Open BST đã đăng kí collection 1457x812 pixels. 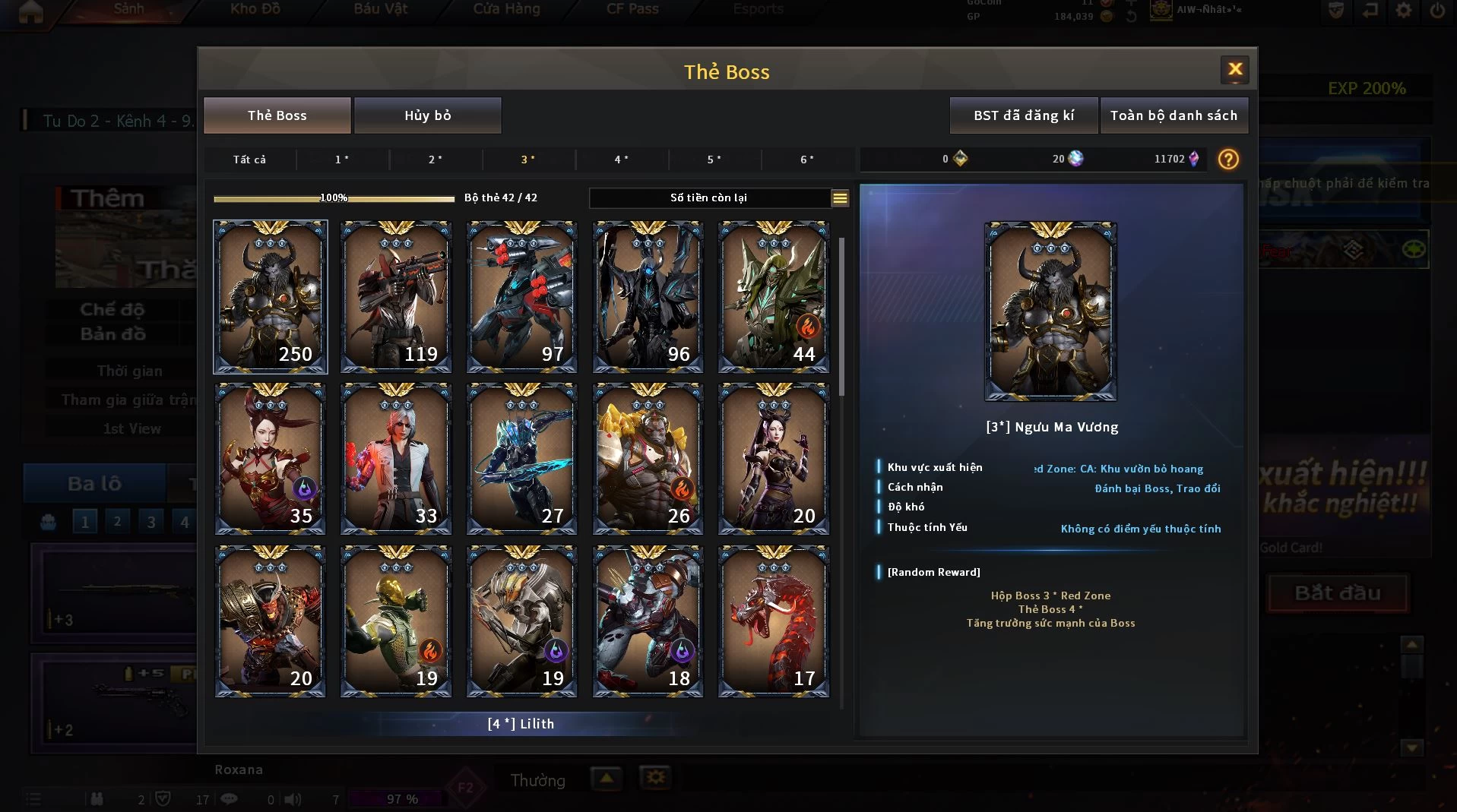(1024, 115)
